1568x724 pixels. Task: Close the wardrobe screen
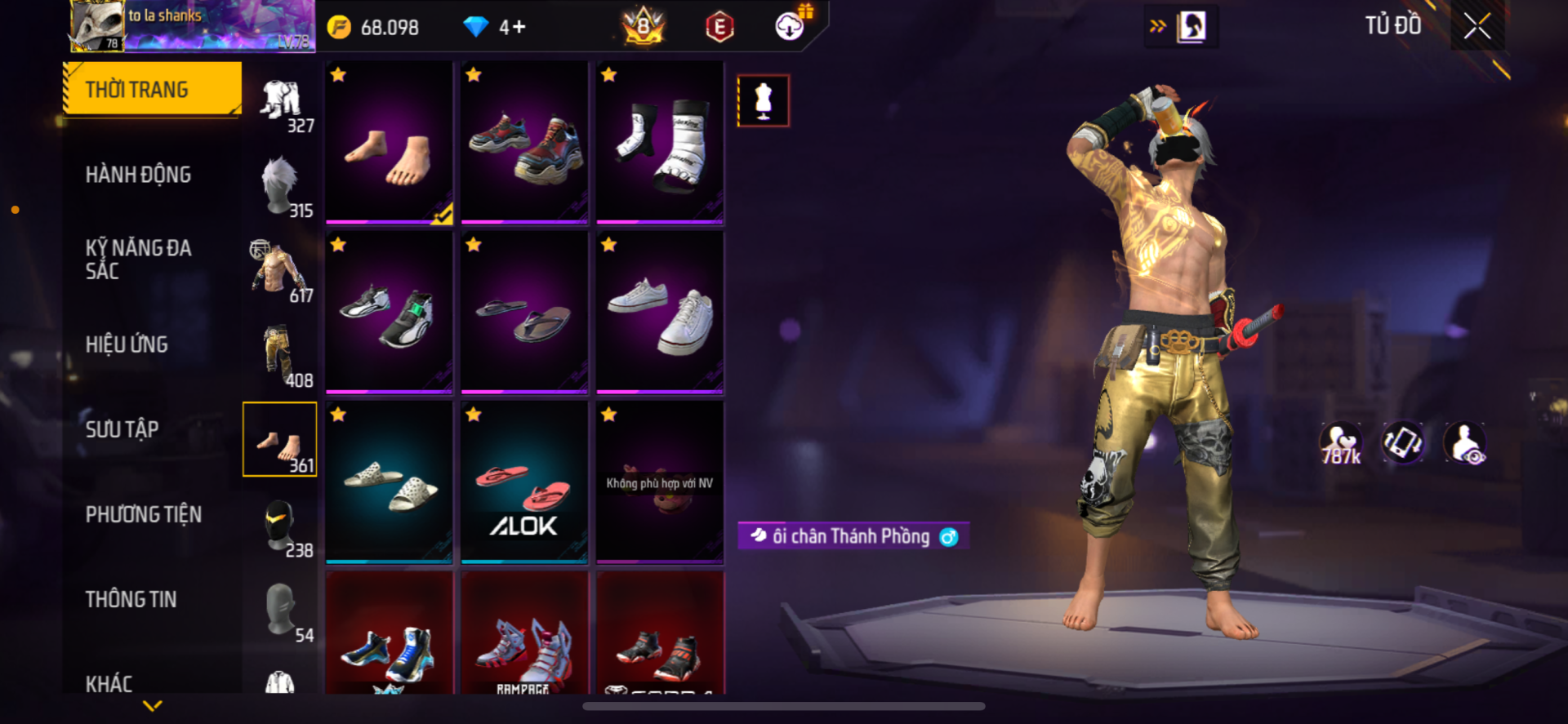tap(1477, 26)
